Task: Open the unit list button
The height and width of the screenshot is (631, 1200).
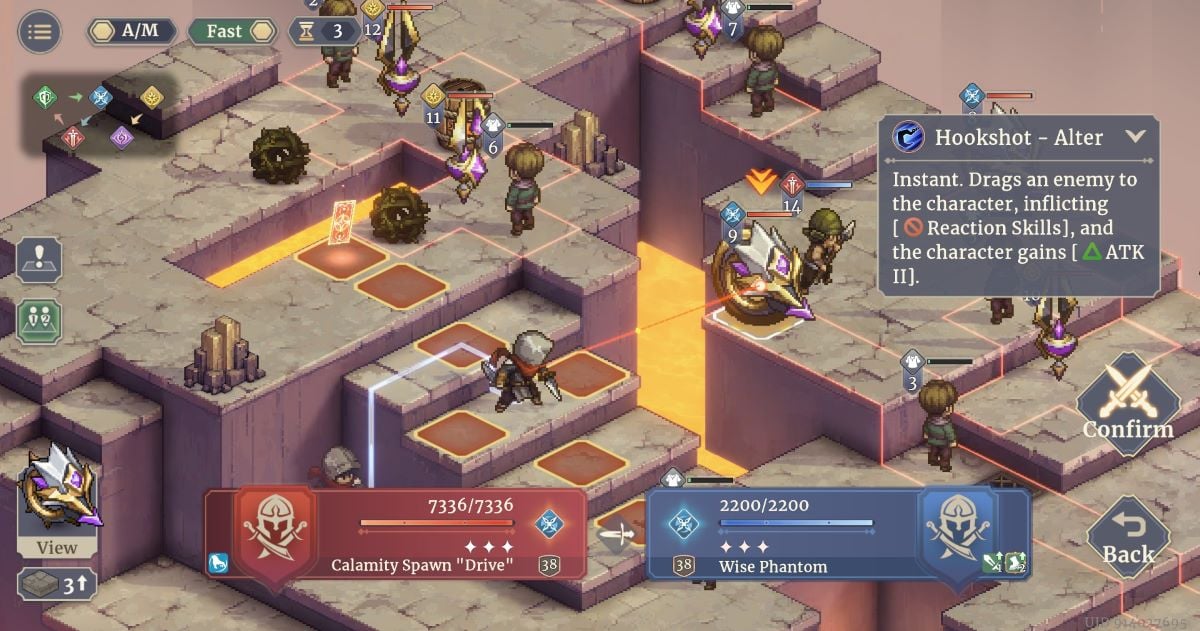Action: (x=40, y=320)
